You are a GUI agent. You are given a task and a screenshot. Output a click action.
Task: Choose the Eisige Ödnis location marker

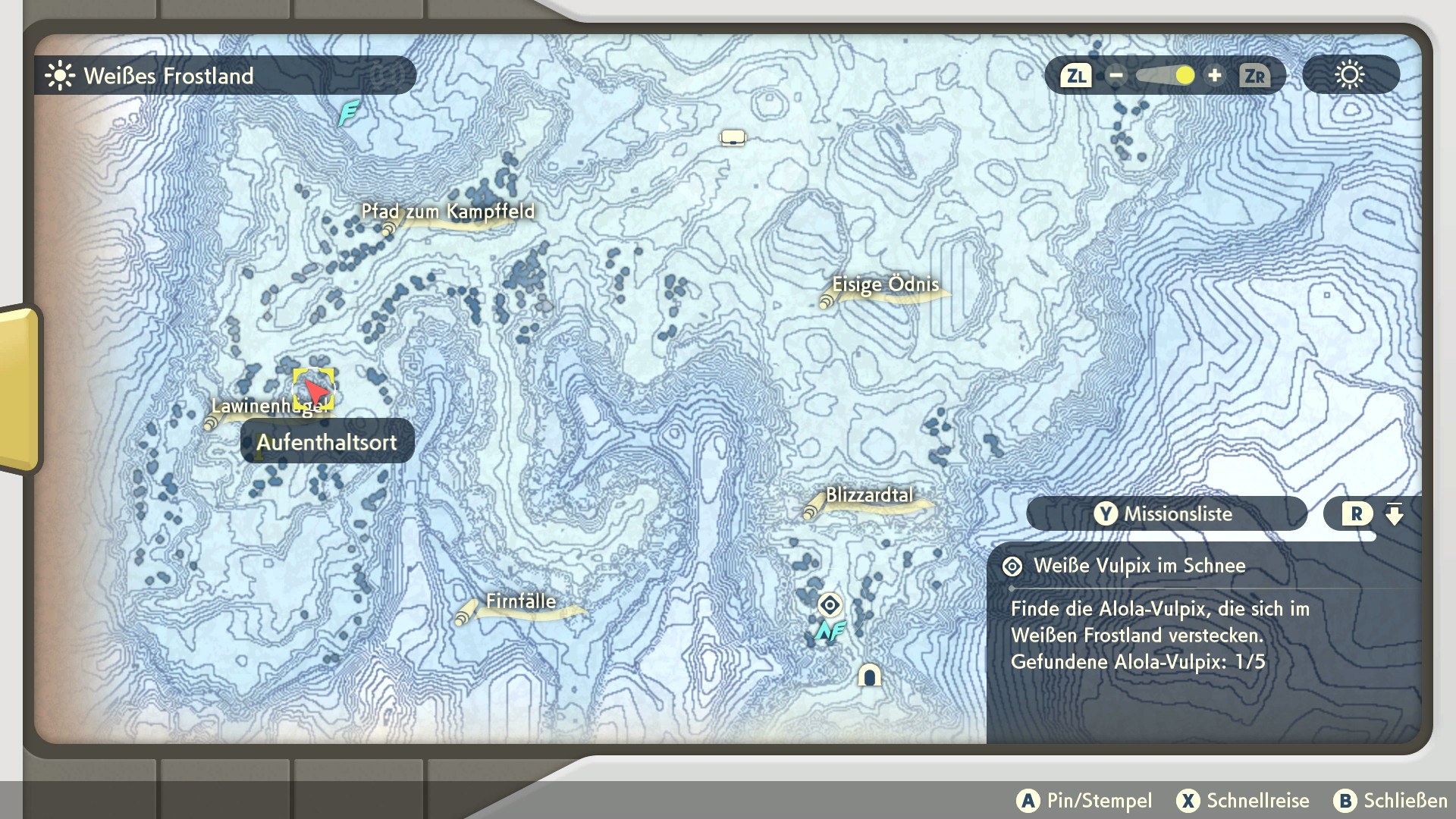pyautogui.click(x=885, y=285)
